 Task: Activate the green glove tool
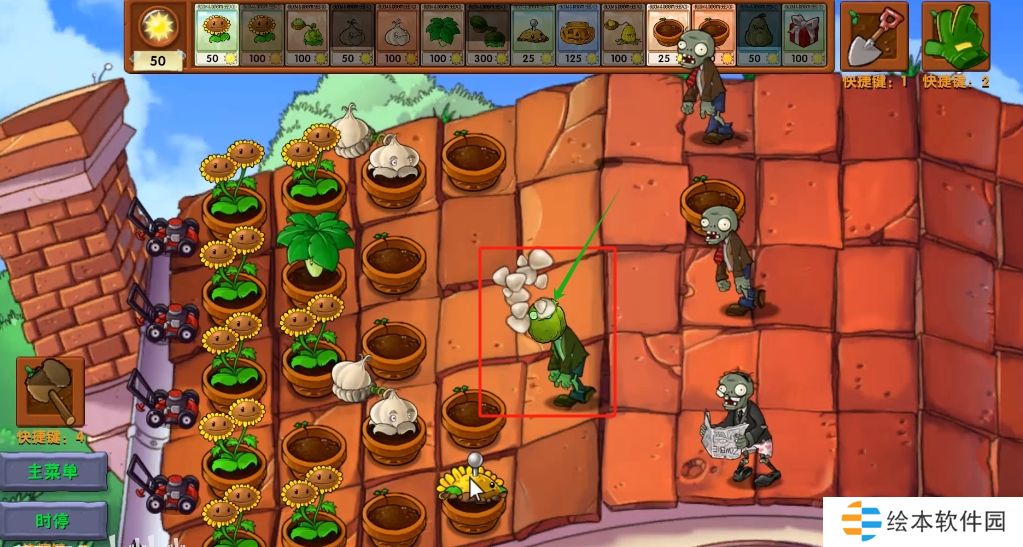pyautogui.click(x=954, y=36)
